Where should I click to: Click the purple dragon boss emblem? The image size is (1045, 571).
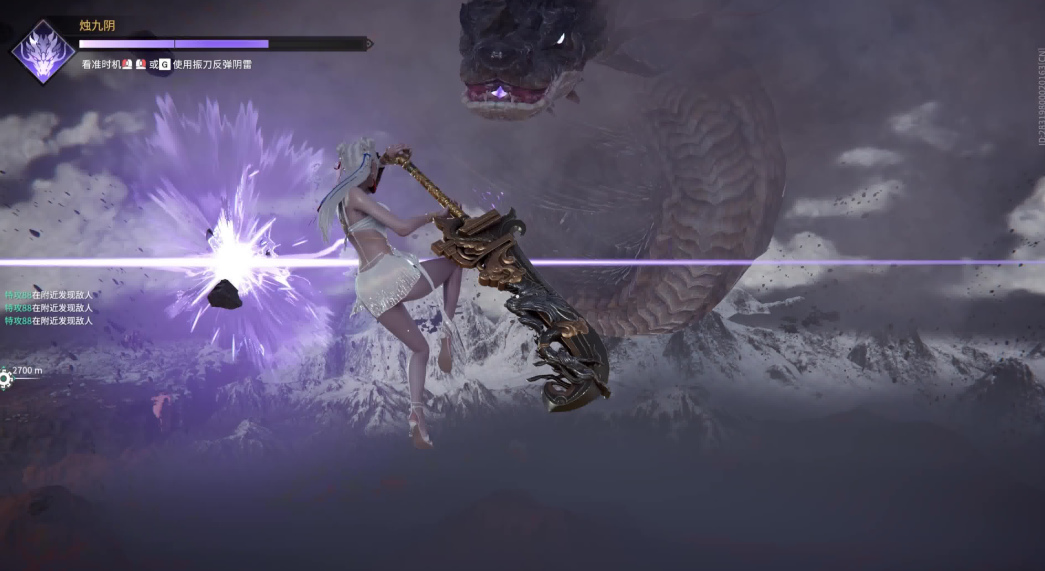pos(41,49)
